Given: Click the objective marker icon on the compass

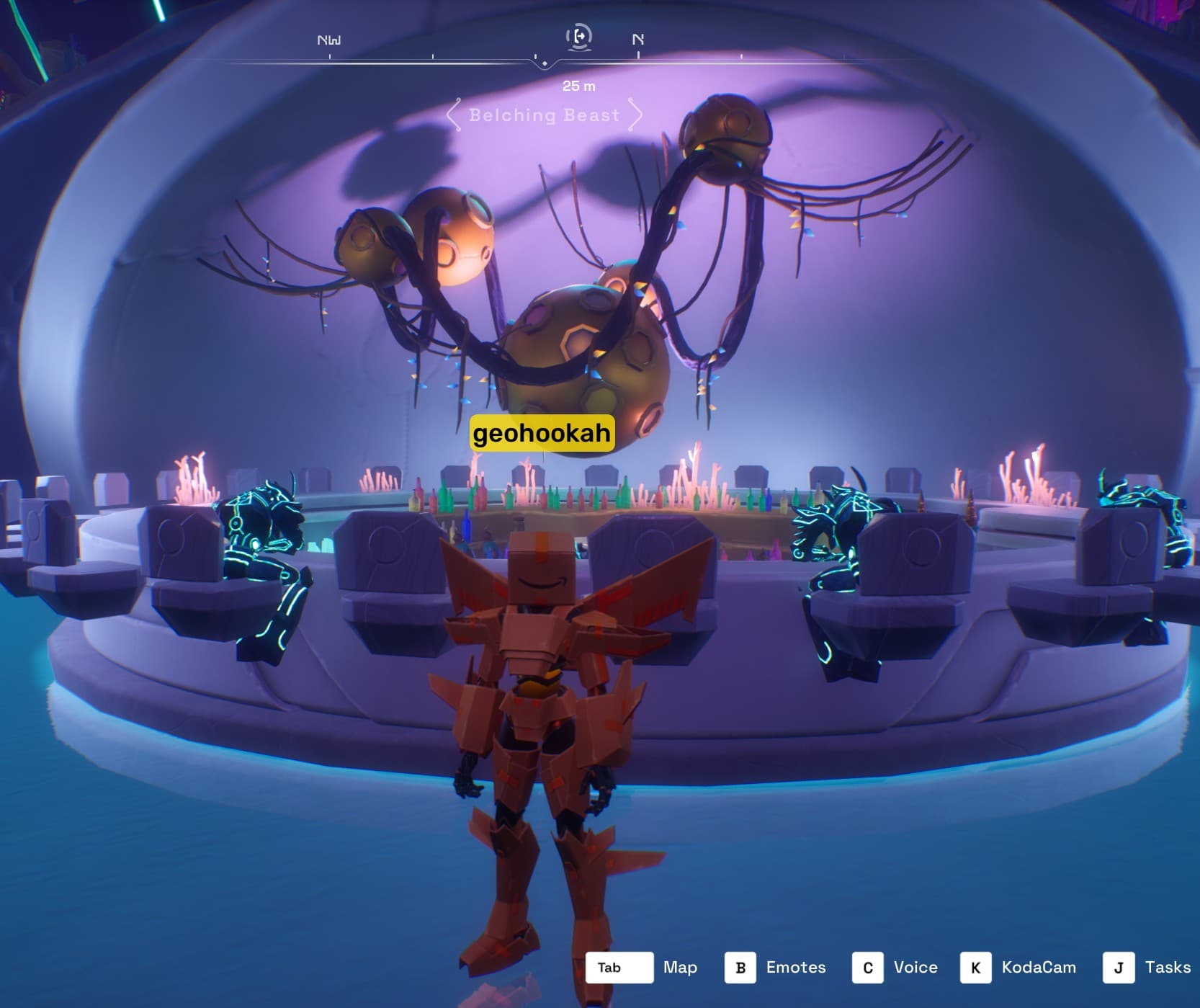Looking at the screenshot, I should [579, 36].
